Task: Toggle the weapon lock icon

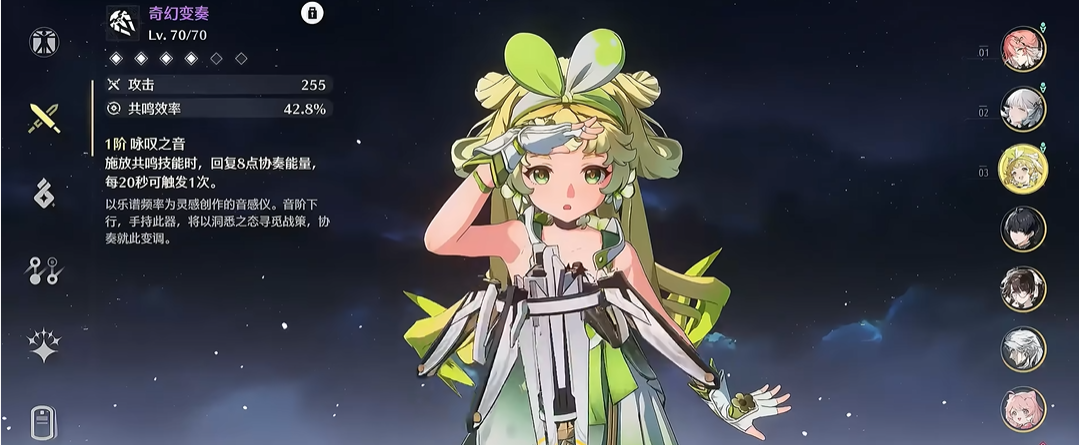Action: [312, 14]
